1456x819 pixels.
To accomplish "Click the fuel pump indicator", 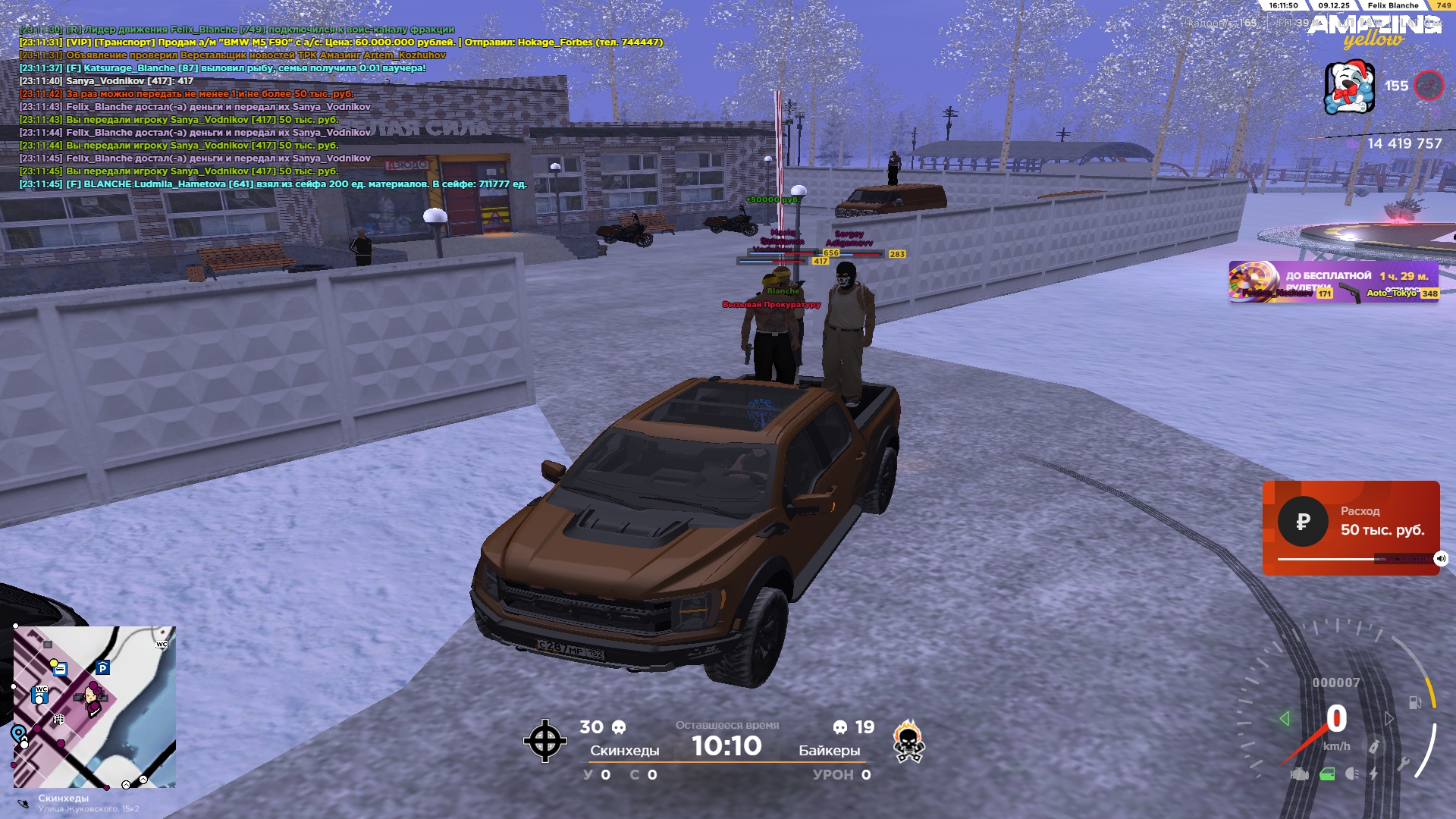I will [1415, 702].
